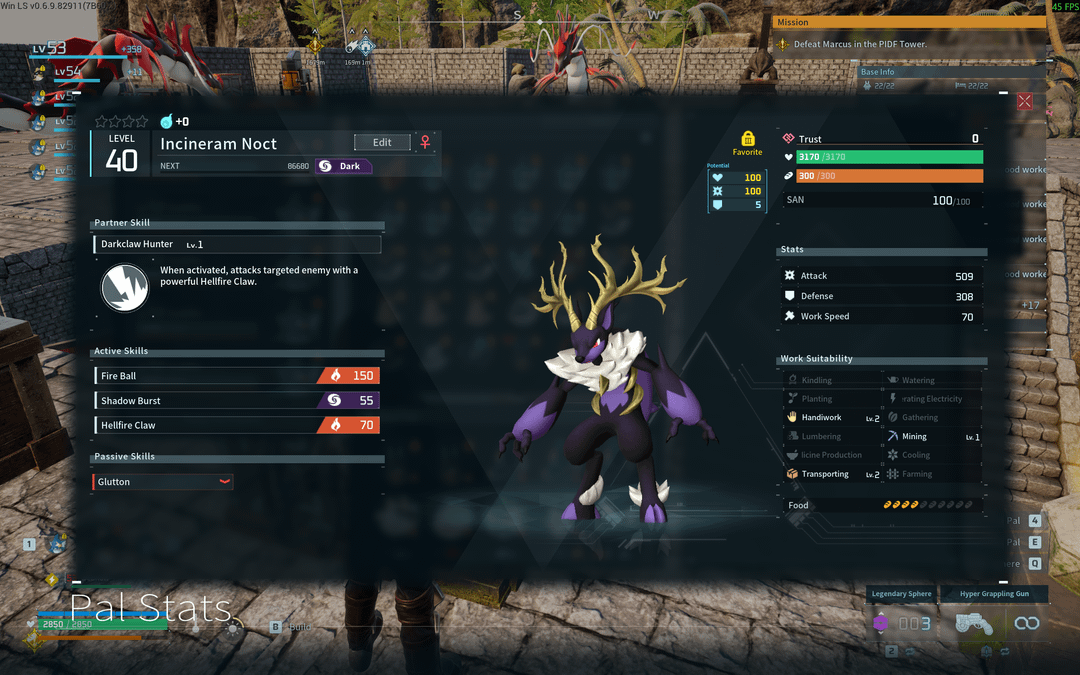This screenshot has width=1080, height=675.
Task: Click the Dark element type badge
Action: (x=343, y=166)
